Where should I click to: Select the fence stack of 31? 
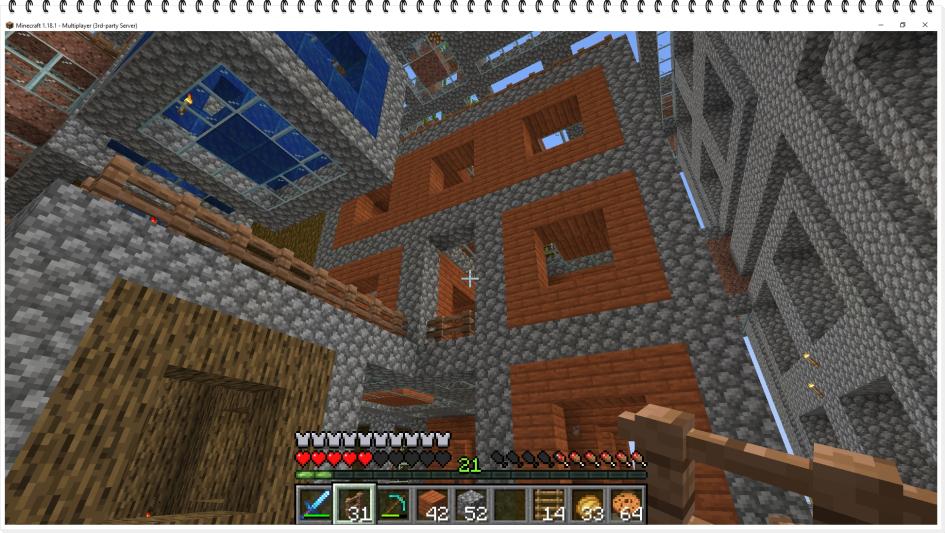click(x=354, y=505)
